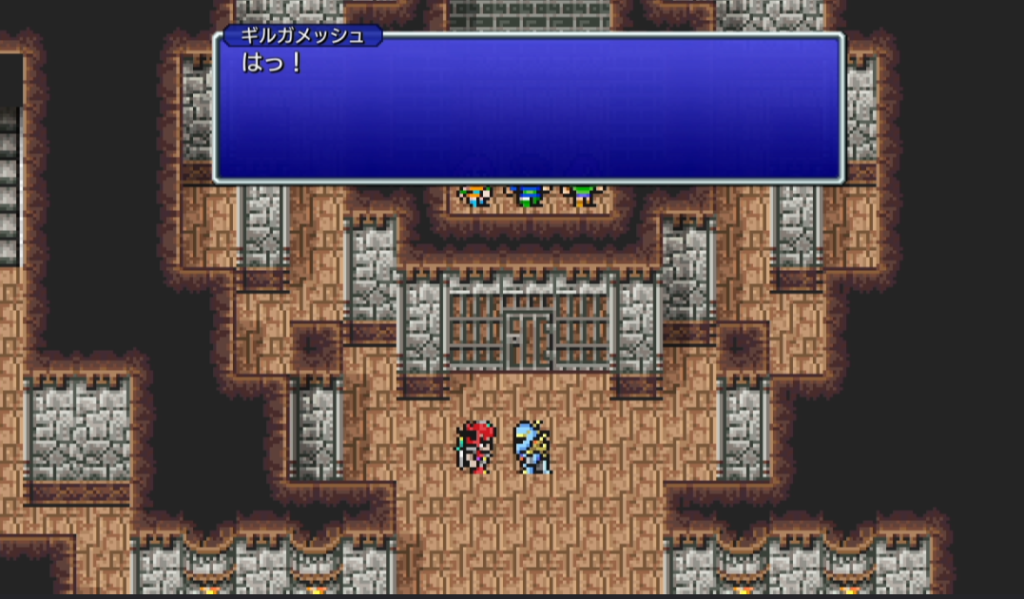Advance the ギルガメッシュ dialogue box
This screenshot has width=1024, height=599.
point(528,108)
